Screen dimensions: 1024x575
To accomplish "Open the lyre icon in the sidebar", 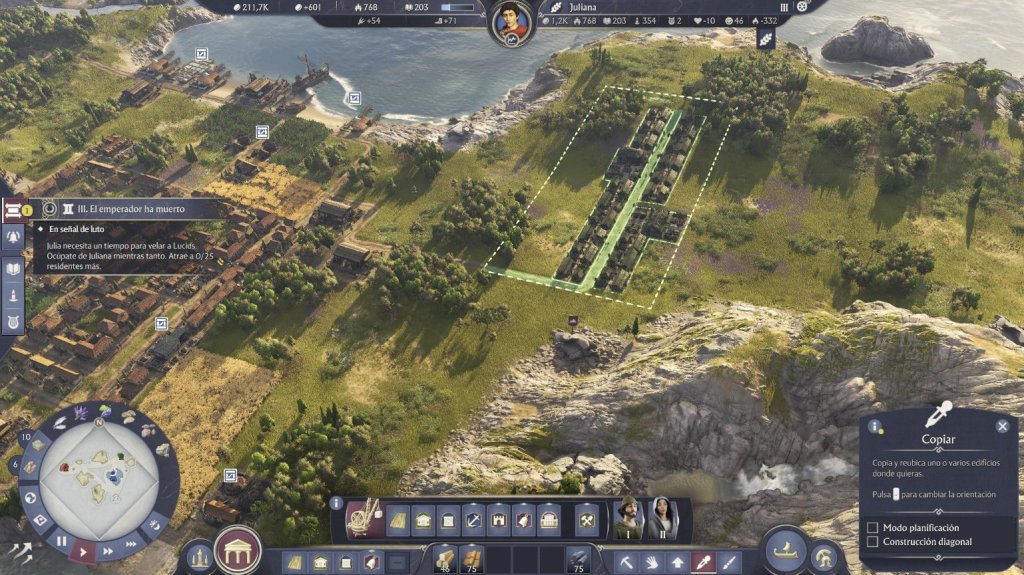I will [x=13, y=322].
